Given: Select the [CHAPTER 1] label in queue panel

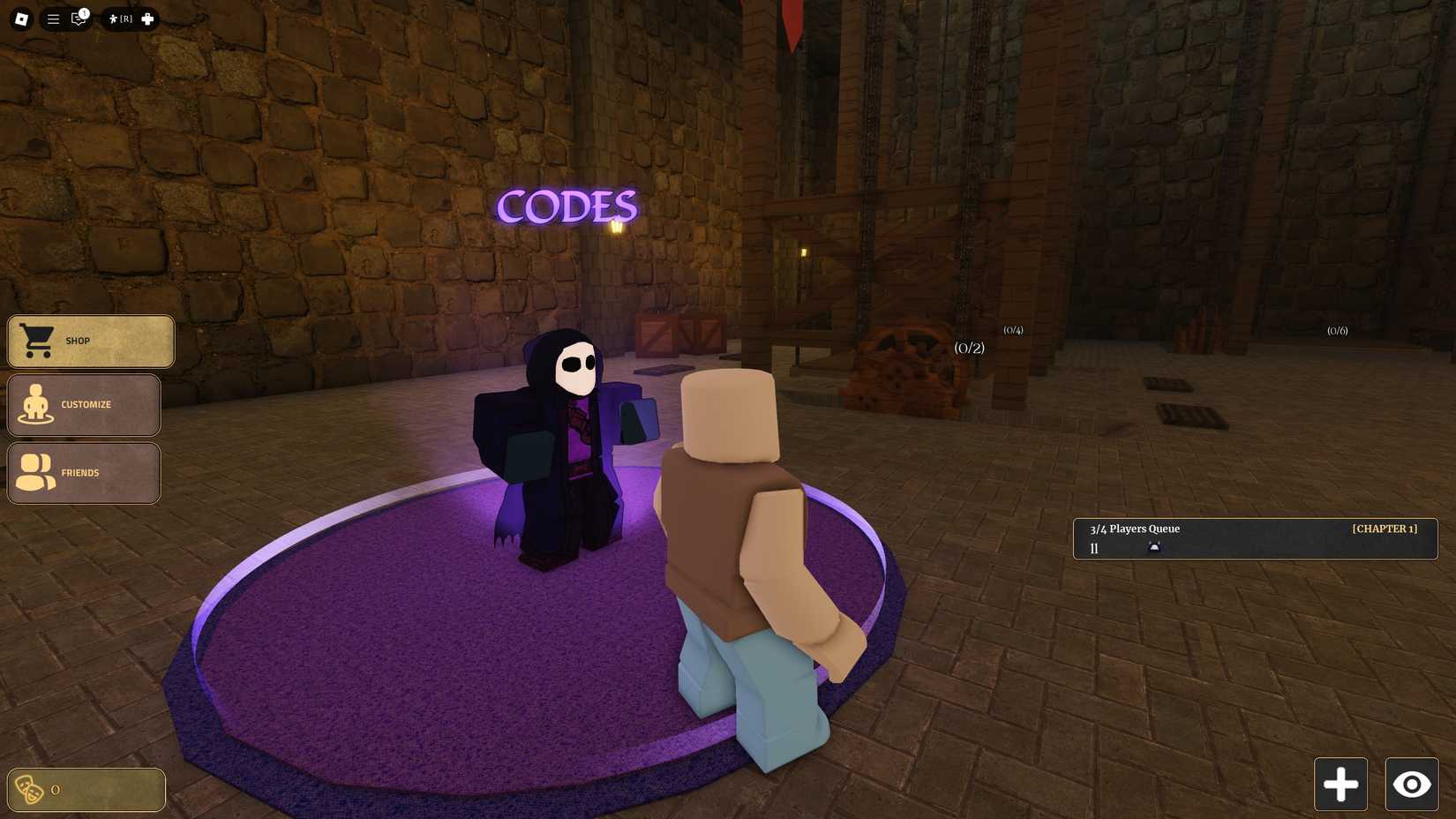Looking at the screenshot, I should click(1385, 529).
